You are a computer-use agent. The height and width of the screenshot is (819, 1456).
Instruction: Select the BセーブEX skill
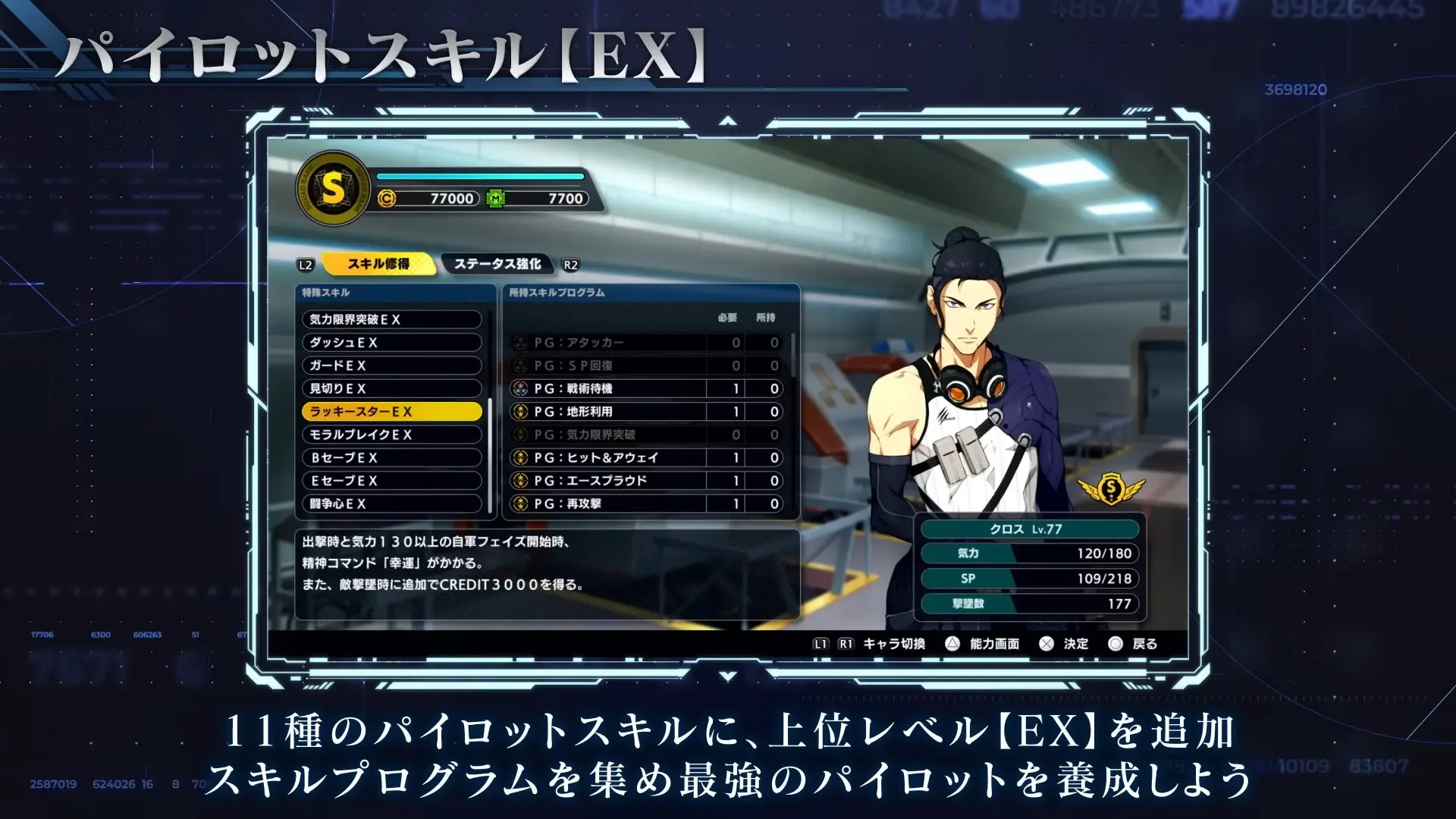click(x=391, y=457)
